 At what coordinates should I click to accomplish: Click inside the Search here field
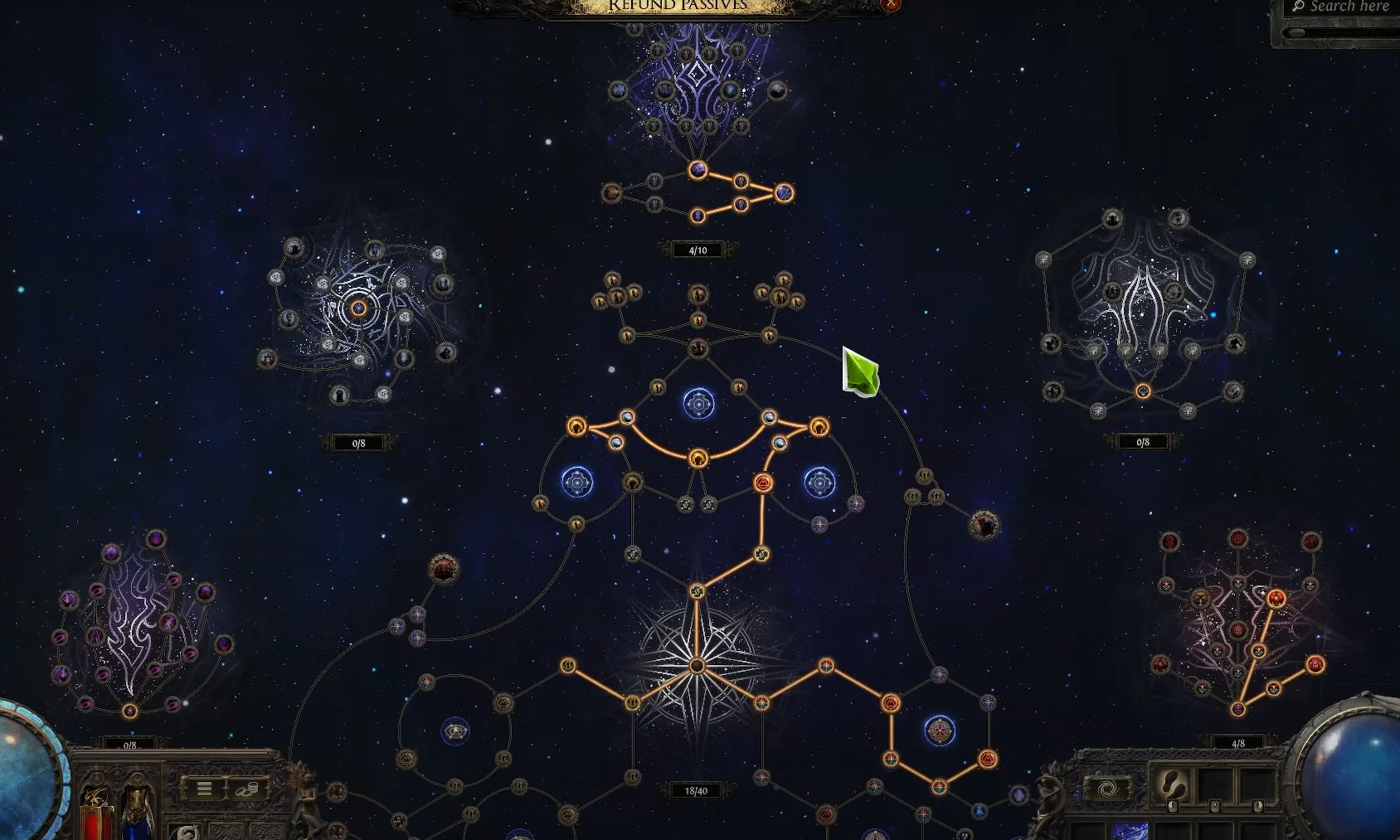(1344, 7)
